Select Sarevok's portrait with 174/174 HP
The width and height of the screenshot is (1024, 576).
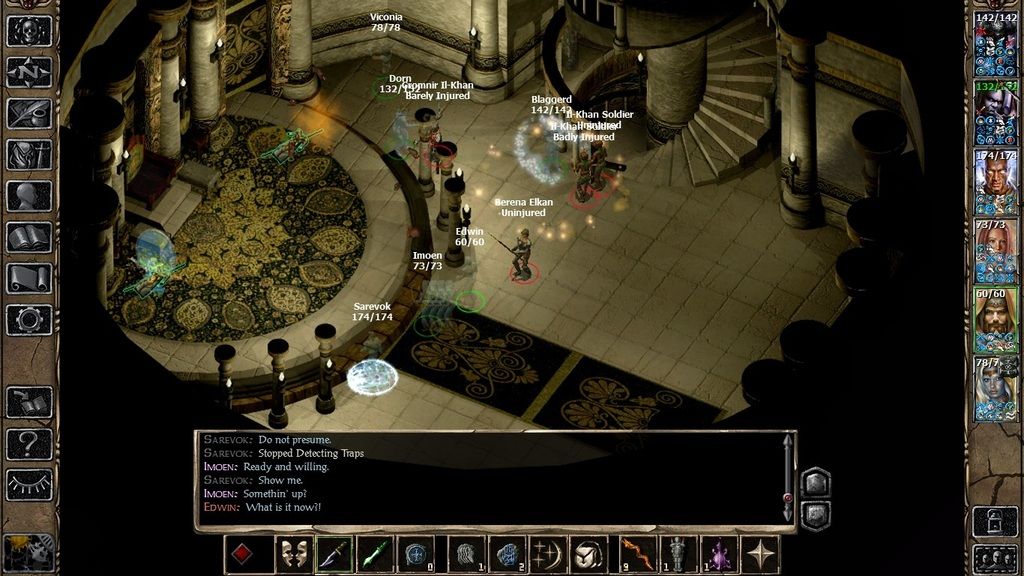(x=996, y=176)
